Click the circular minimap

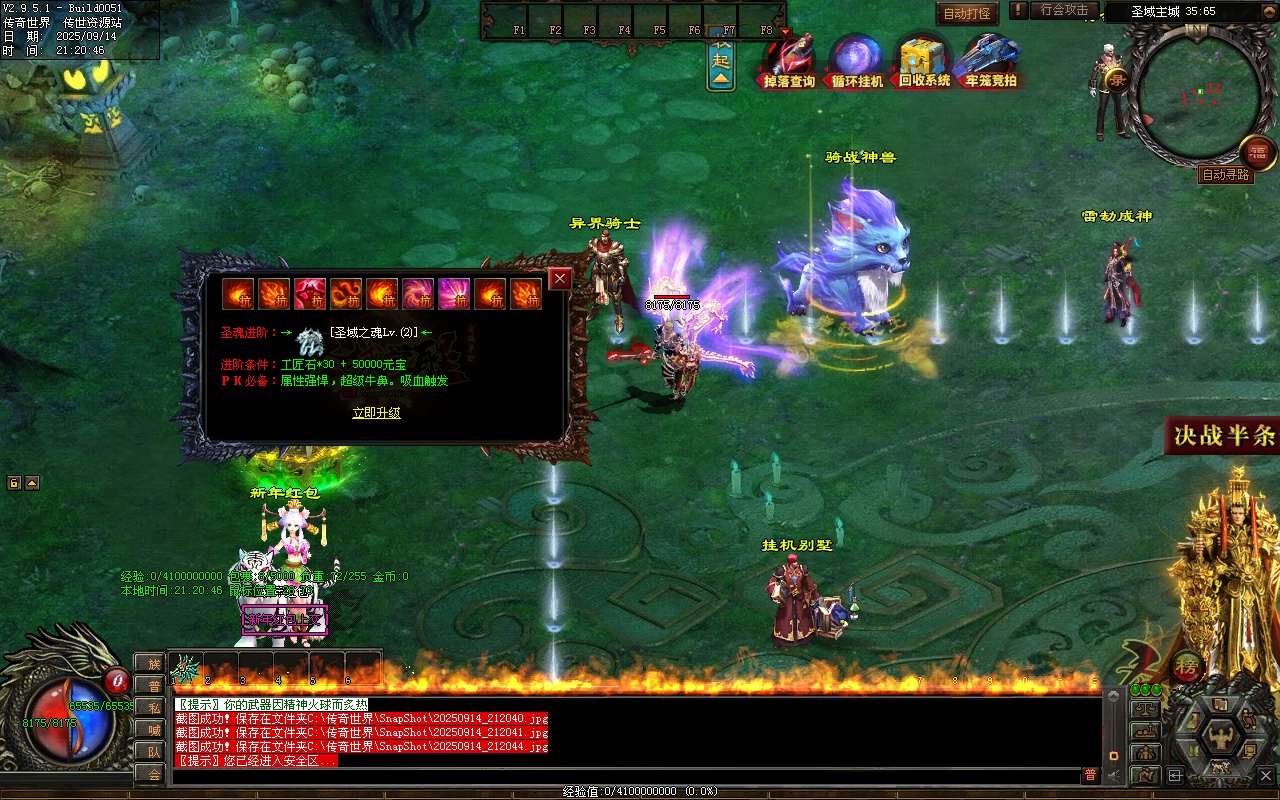click(1200, 97)
